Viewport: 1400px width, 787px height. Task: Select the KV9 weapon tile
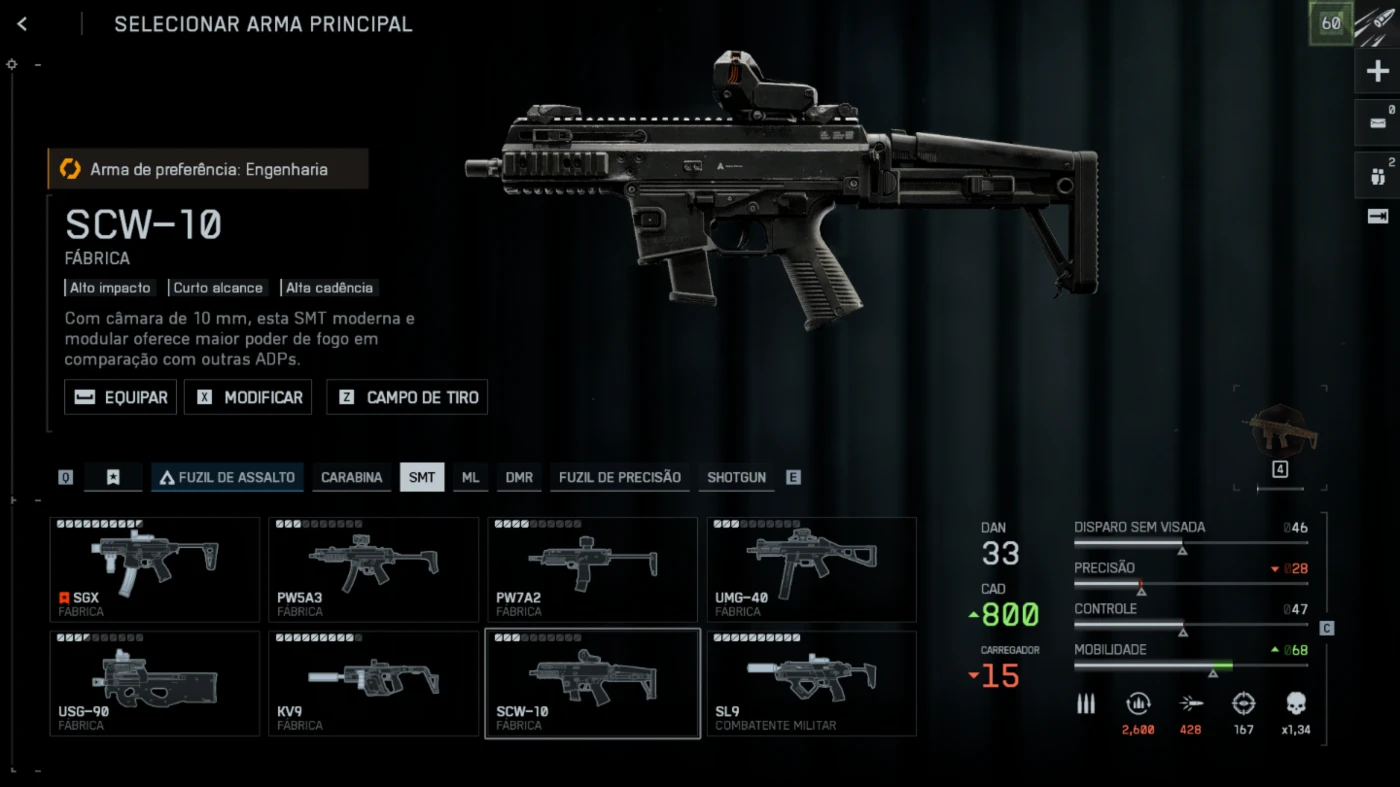tap(373, 683)
